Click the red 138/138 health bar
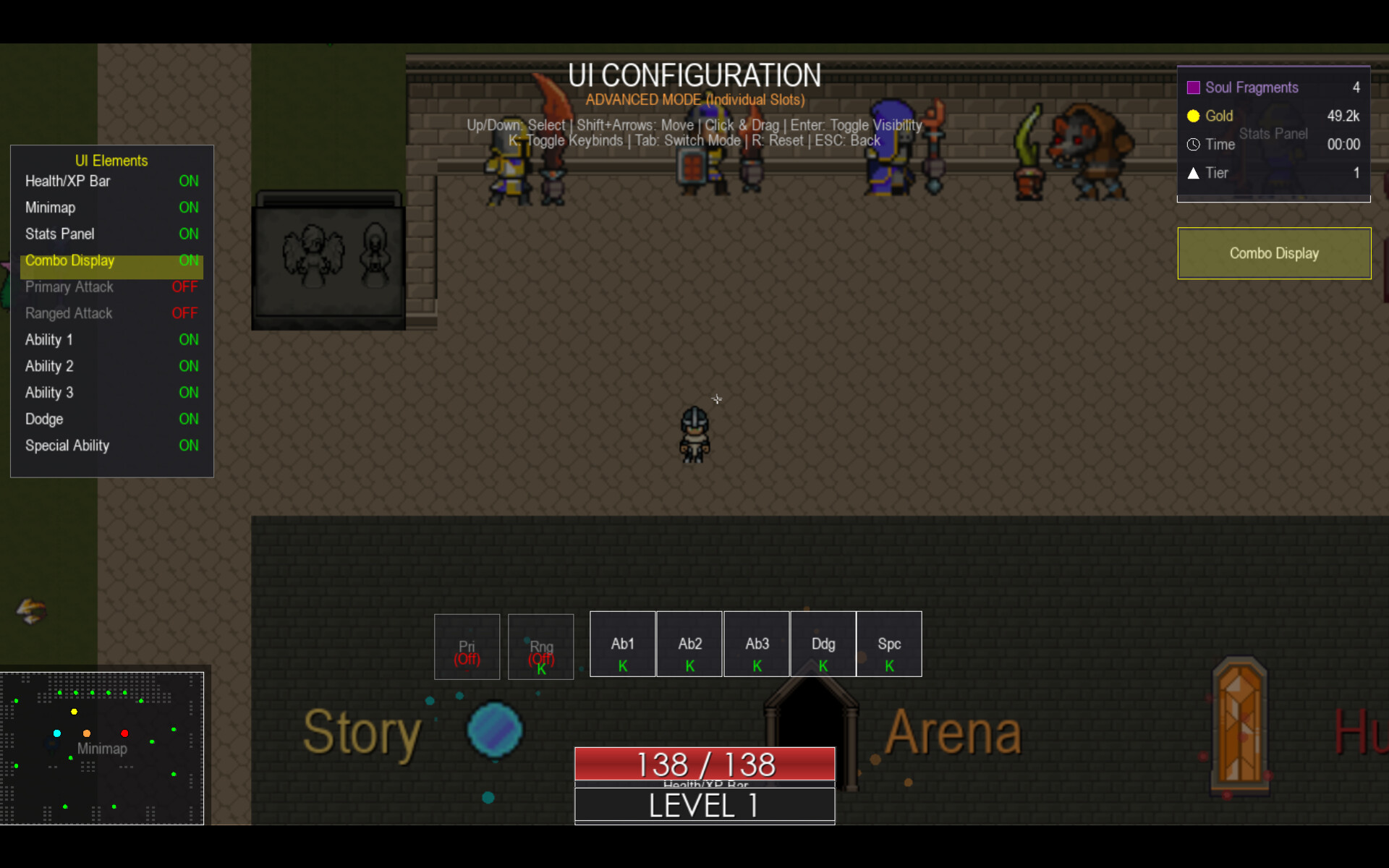Viewport: 1389px width, 868px height. (x=703, y=764)
